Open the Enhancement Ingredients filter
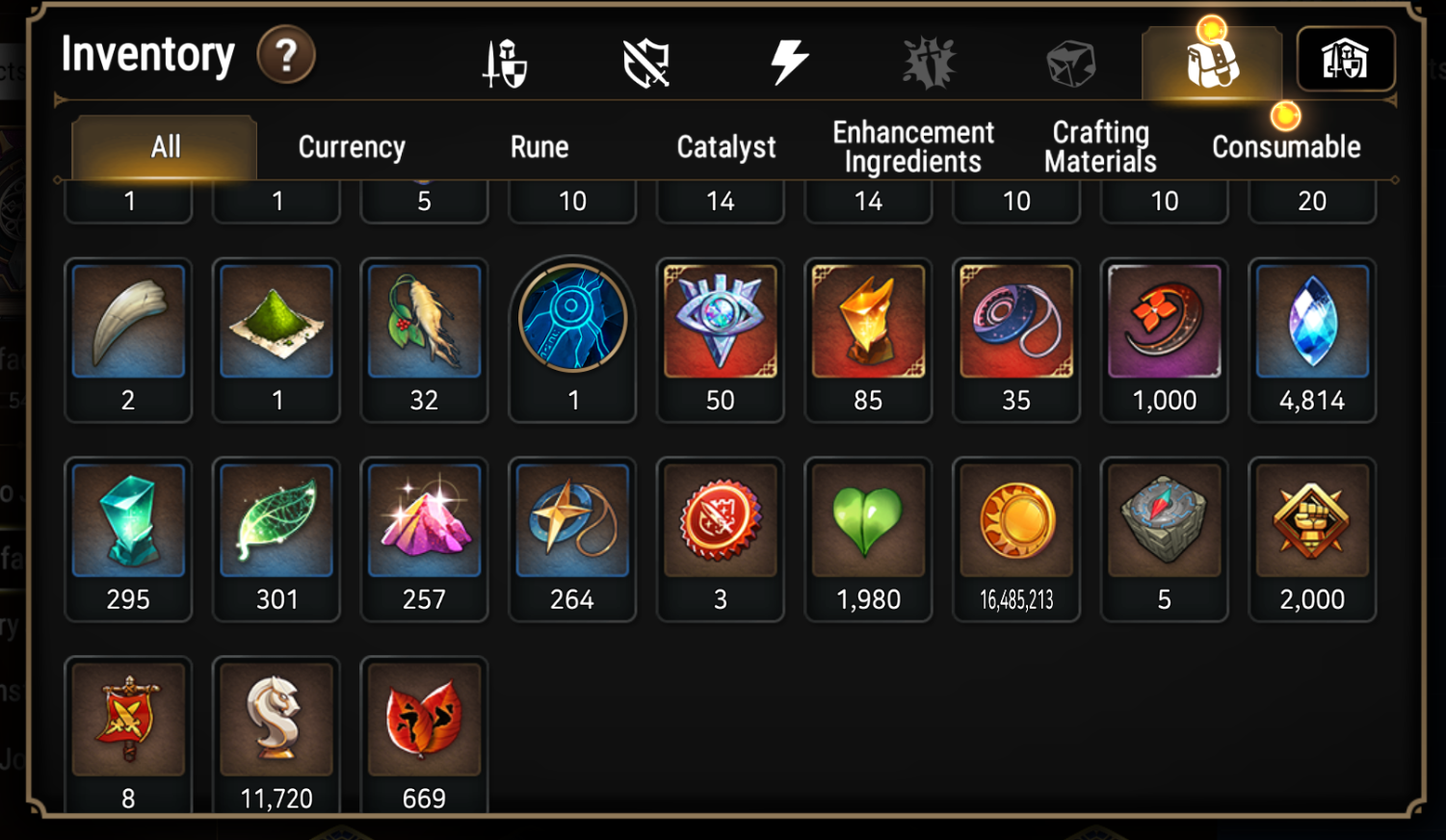Screen dimensions: 1446x840 911,146
